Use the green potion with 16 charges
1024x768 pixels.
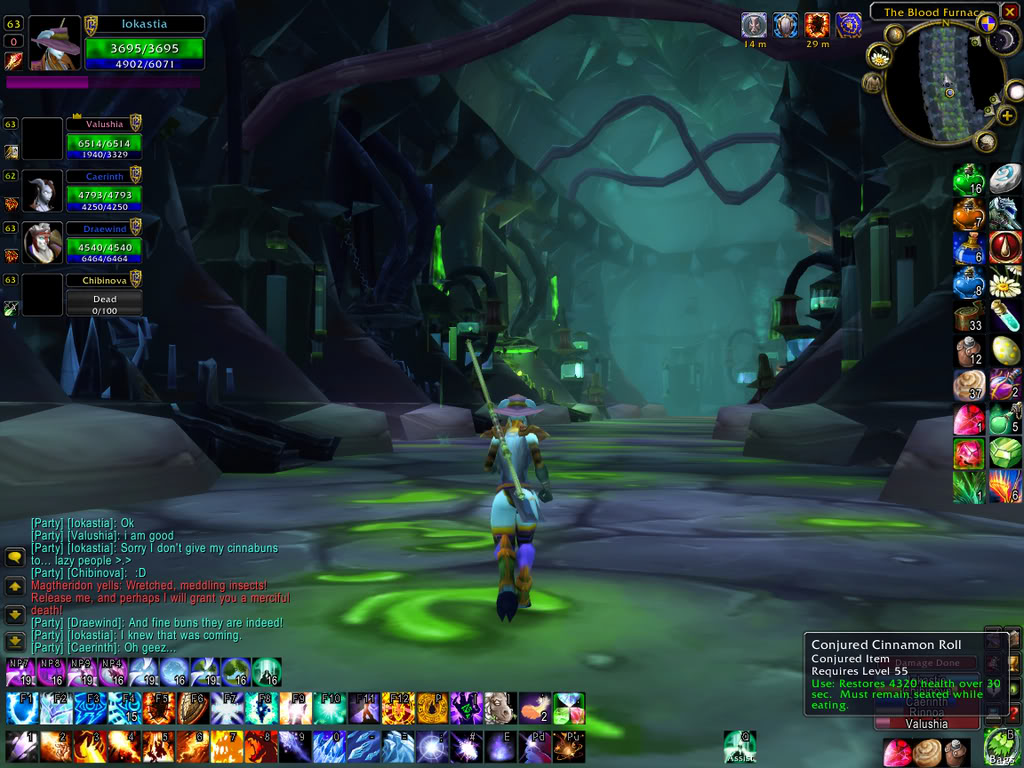[968, 180]
